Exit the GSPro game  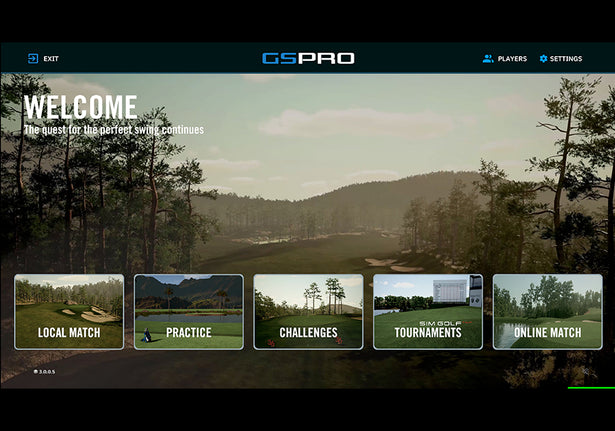pyautogui.click(x=43, y=59)
